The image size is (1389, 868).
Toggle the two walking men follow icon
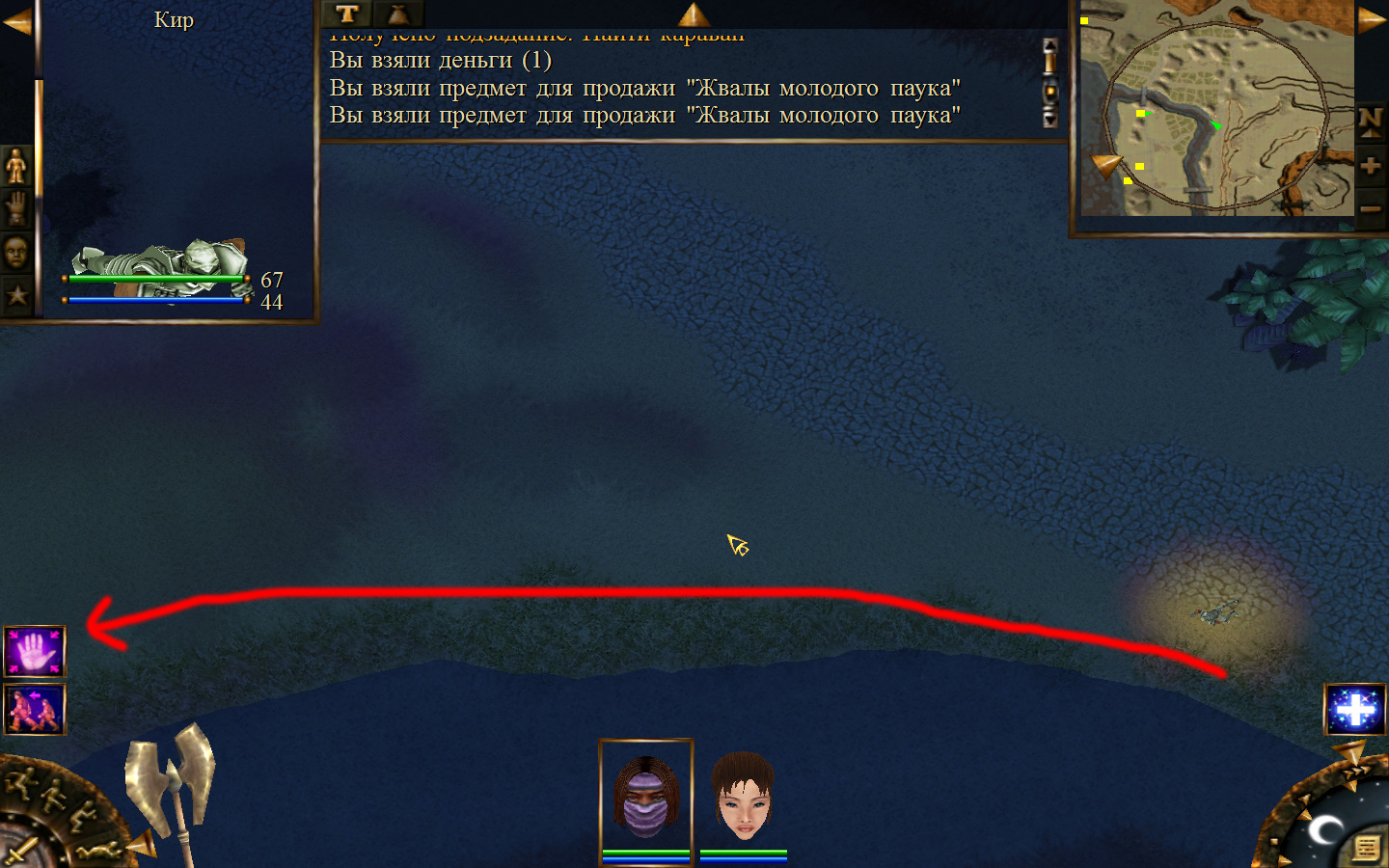pyautogui.click(x=35, y=709)
